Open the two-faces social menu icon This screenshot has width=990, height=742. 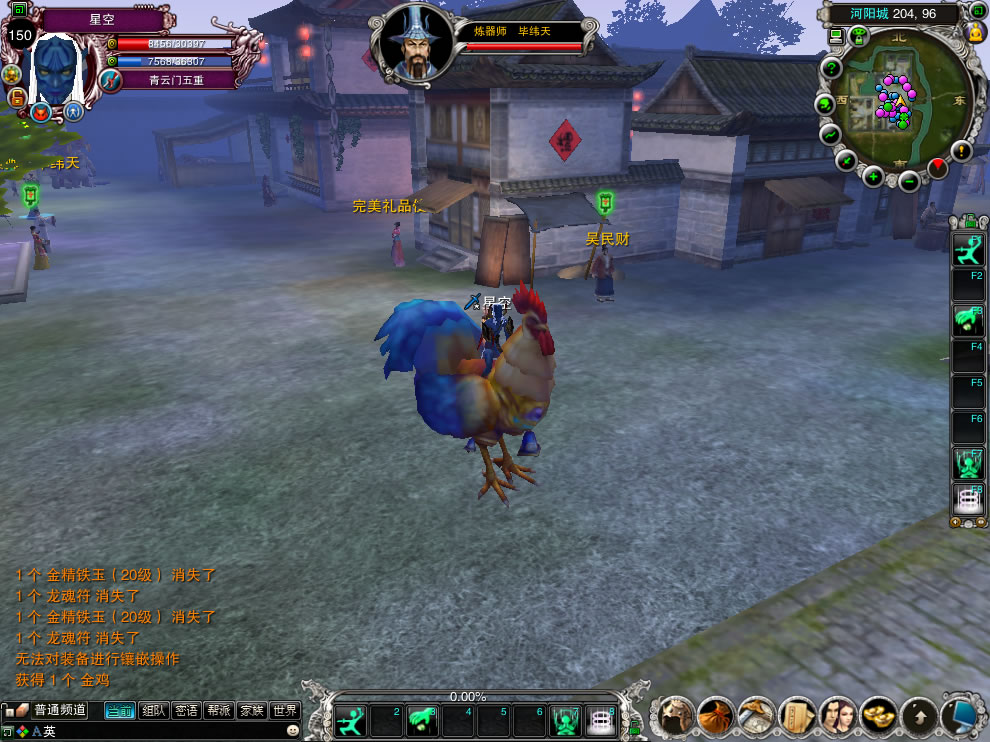pos(838,716)
